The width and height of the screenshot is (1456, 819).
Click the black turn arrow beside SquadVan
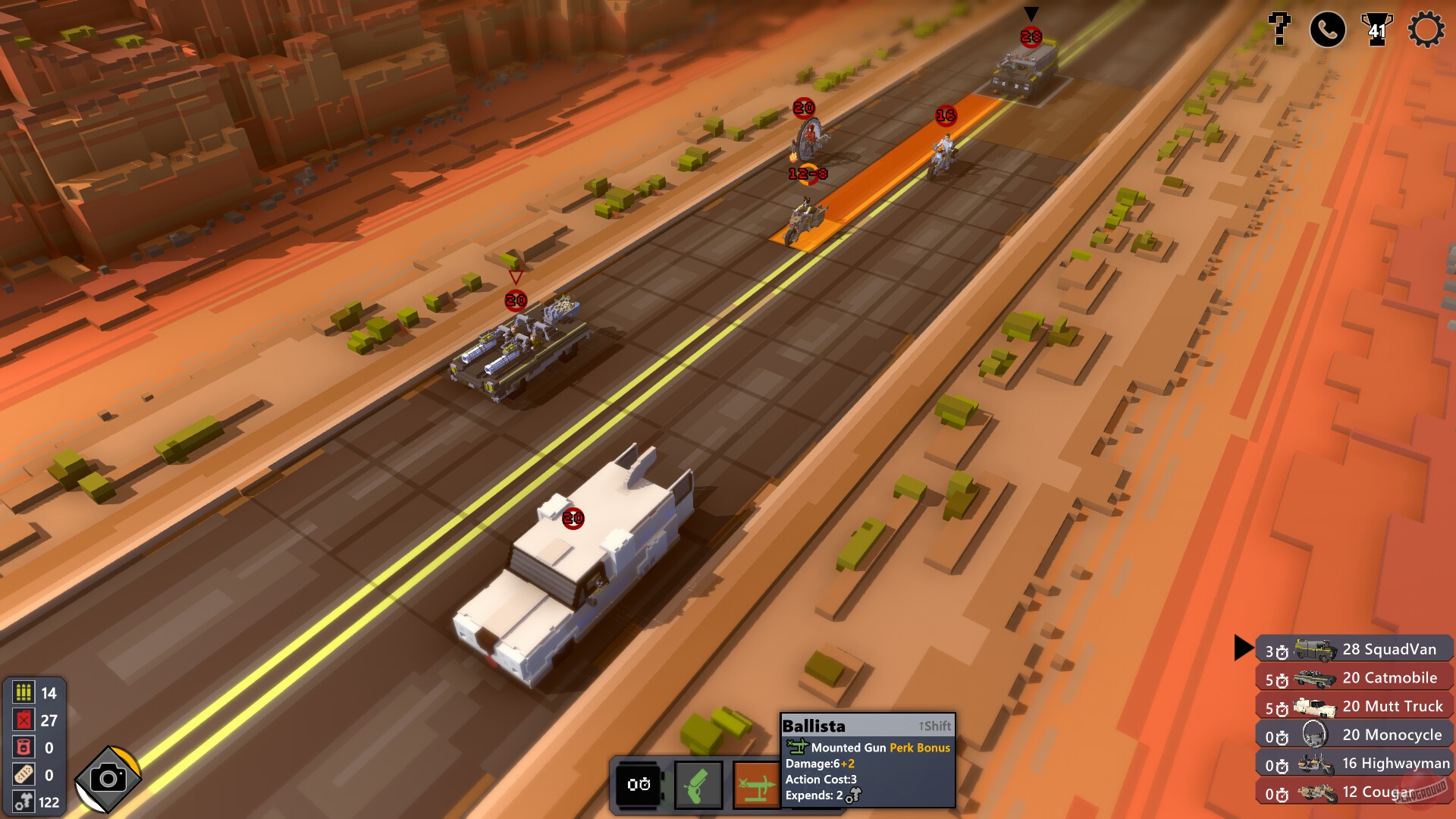point(1244,648)
